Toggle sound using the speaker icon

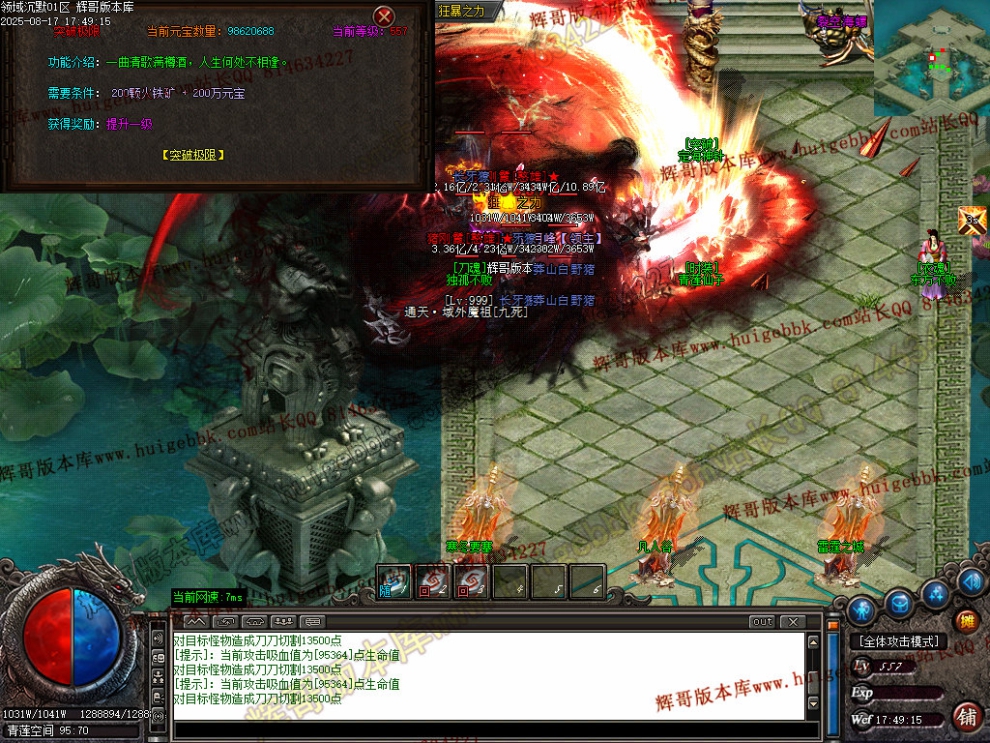970,581
